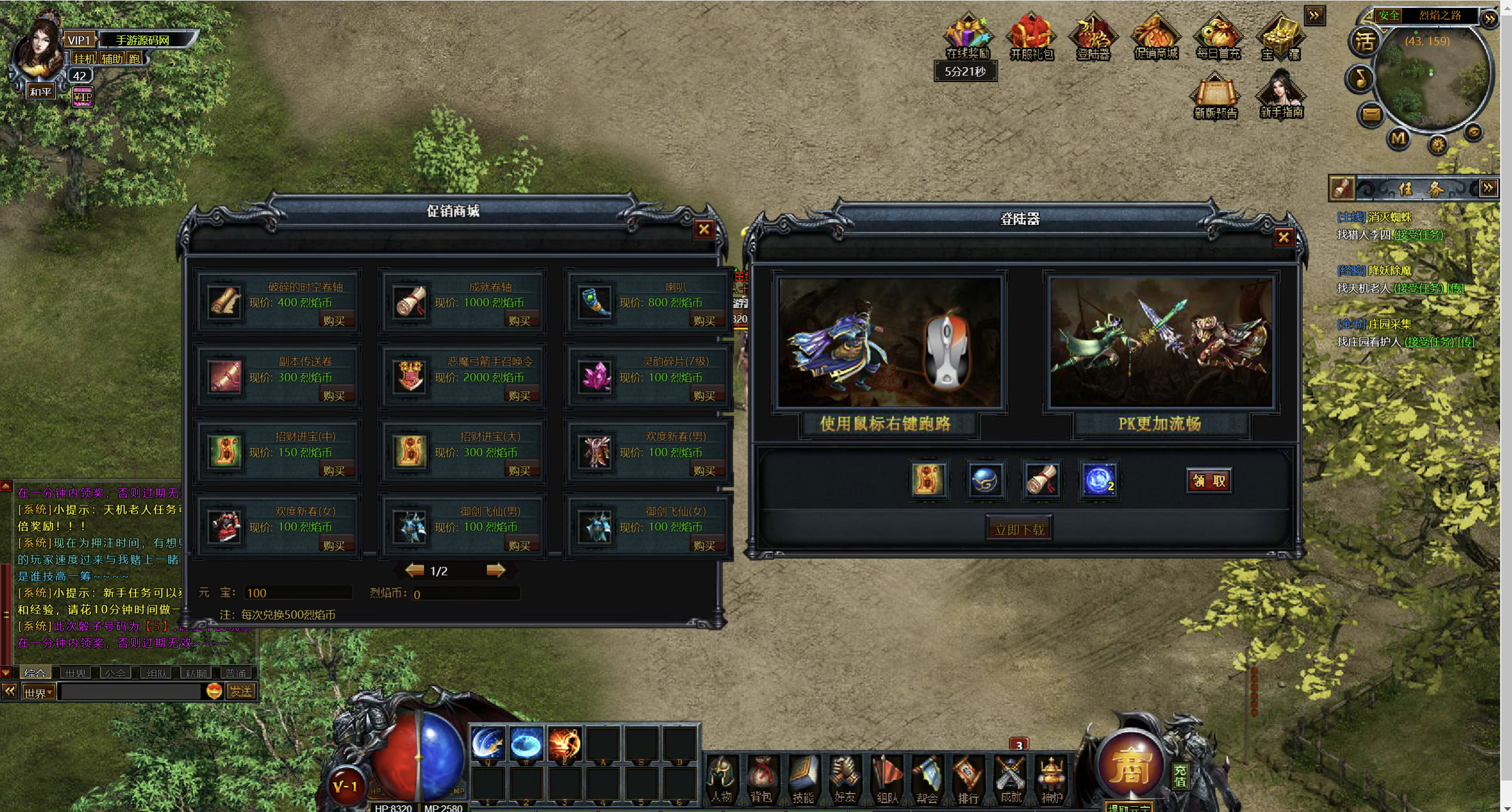The image size is (1512, 812).
Task: Open the 开服礼包 gift pack icon
Action: (x=1031, y=37)
